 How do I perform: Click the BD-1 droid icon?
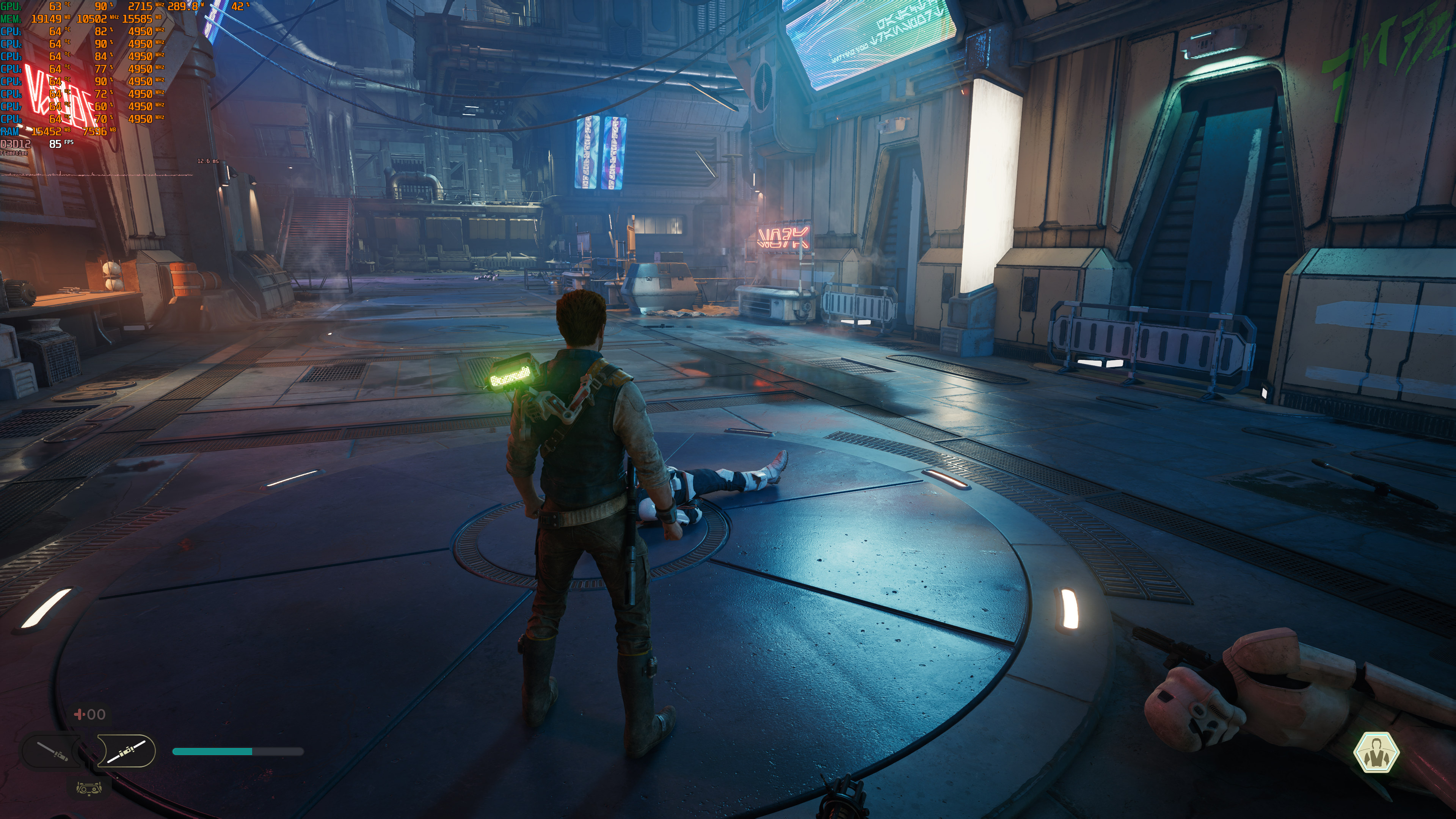[x=89, y=788]
